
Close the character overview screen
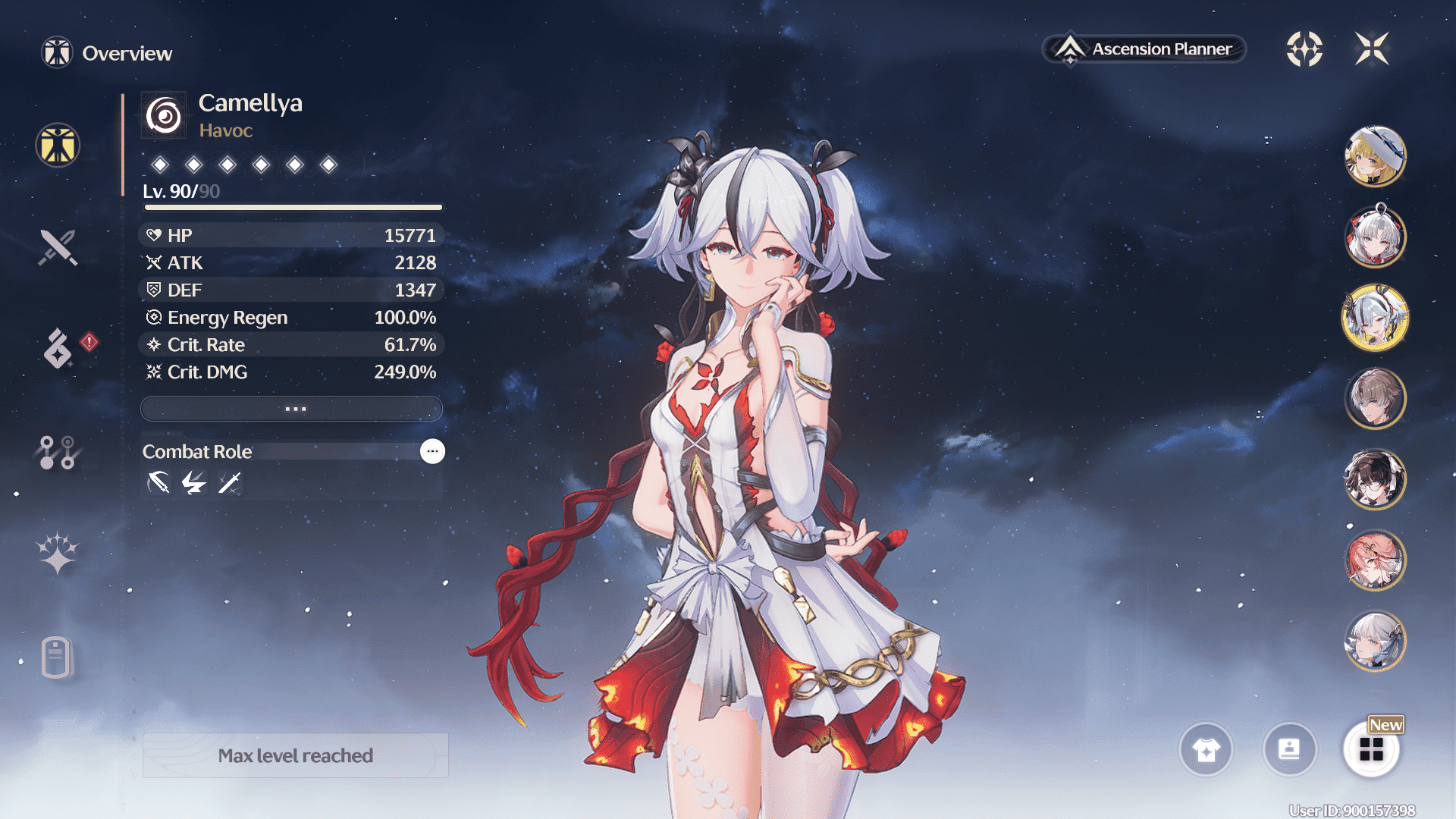tap(1372, 49)
